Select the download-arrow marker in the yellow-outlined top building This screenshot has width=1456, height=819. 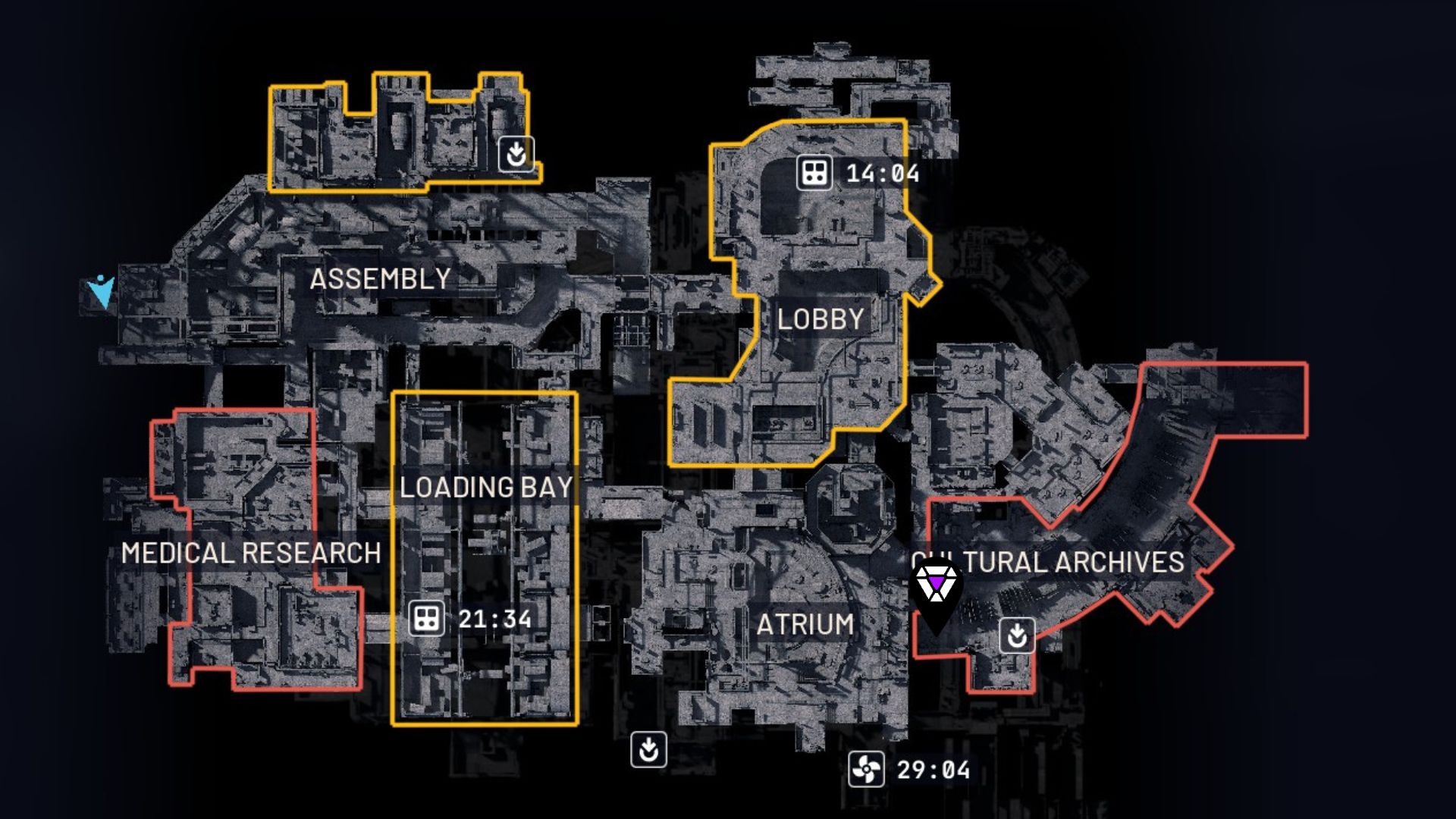[516, 154]
